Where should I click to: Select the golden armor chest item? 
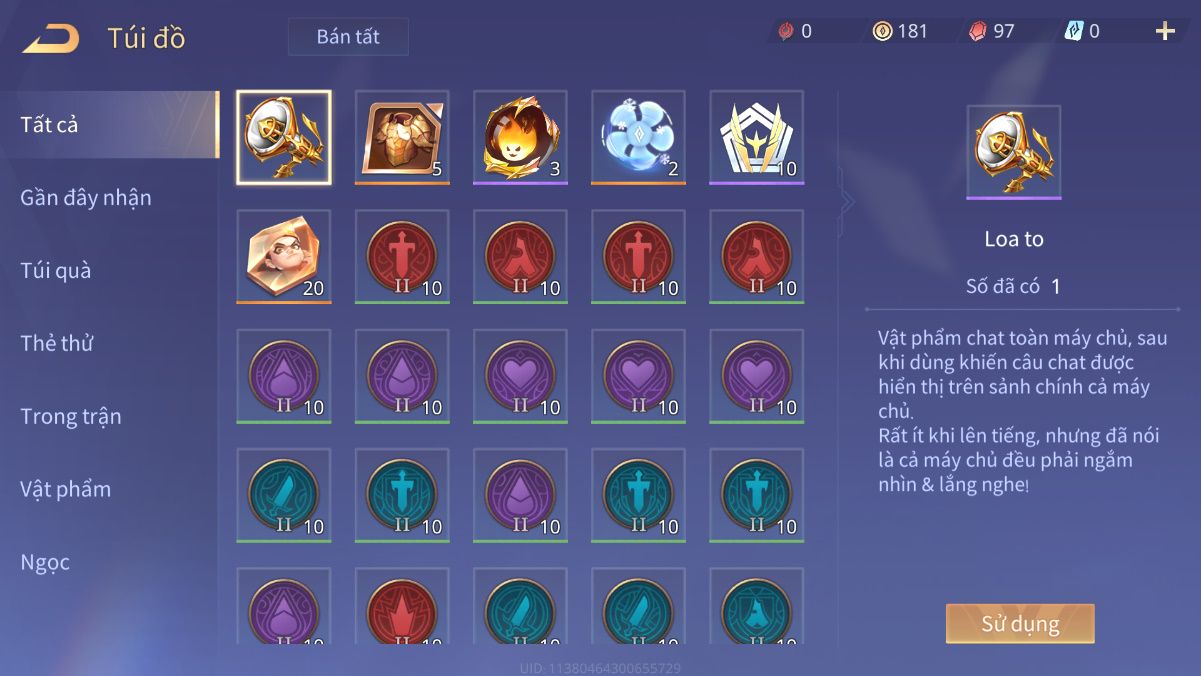[x=402, y=137]
